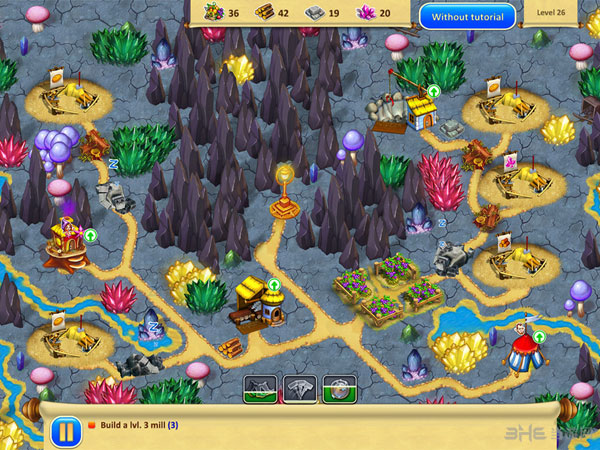The width and height of the screenshot is (600, 450).
Task: Activate the running boots bonus icon
Action: pyautogui.click(x=260, y=389)
